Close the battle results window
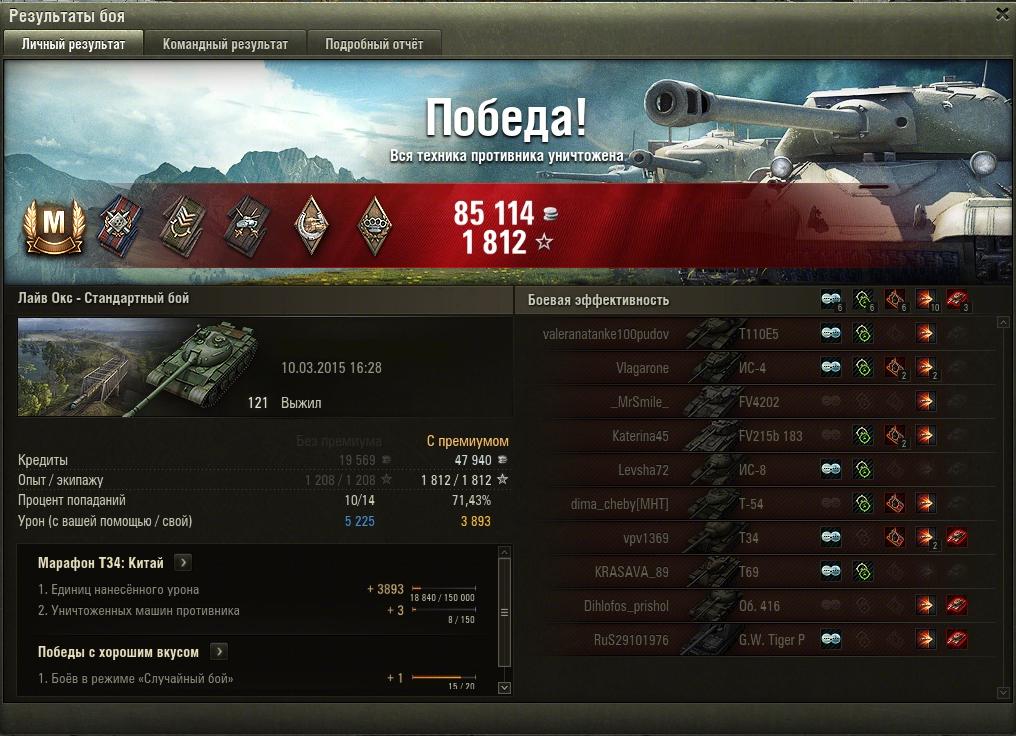Screen dimensions: 1016x736 pyautogui.click(x=1002, y=14)
